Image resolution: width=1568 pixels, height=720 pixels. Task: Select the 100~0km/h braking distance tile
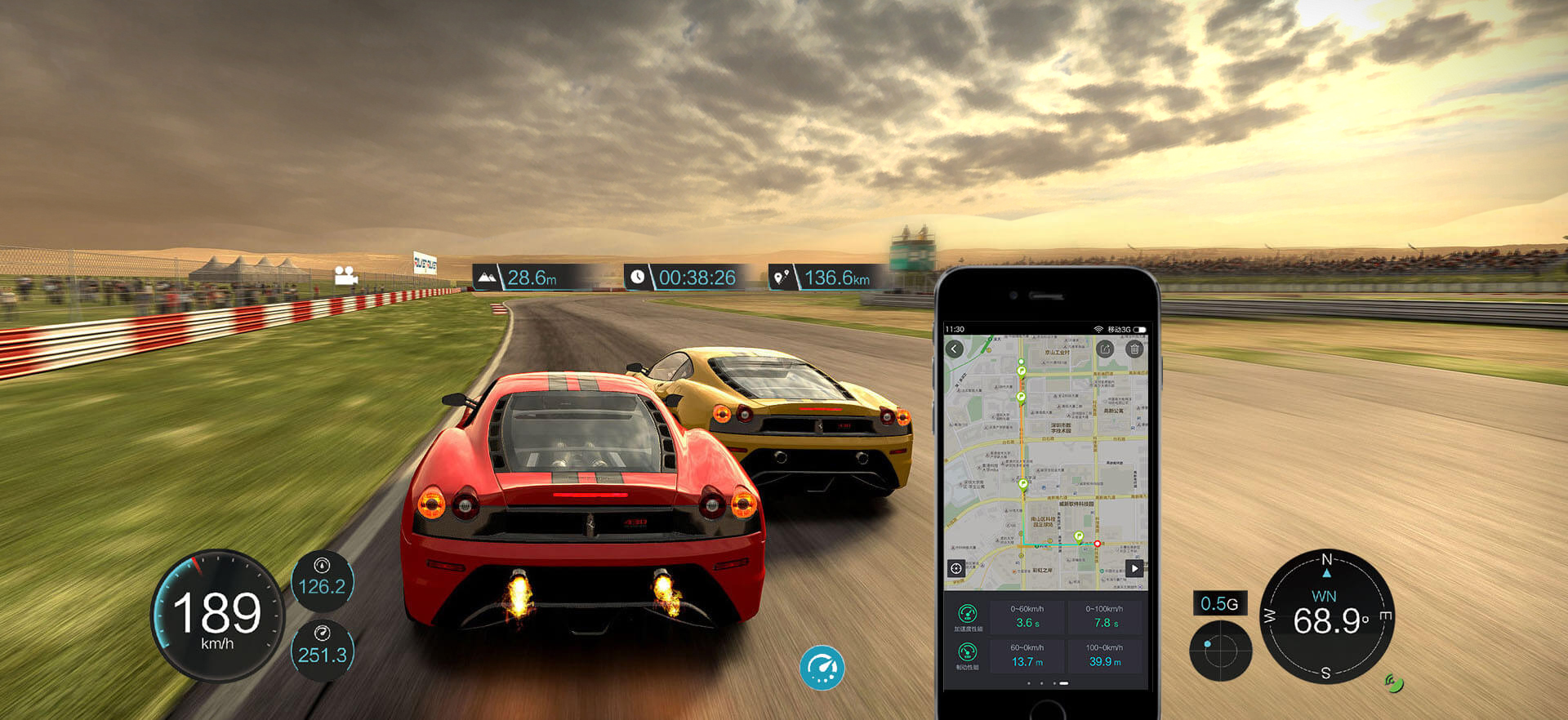[x=1104, y=656]
